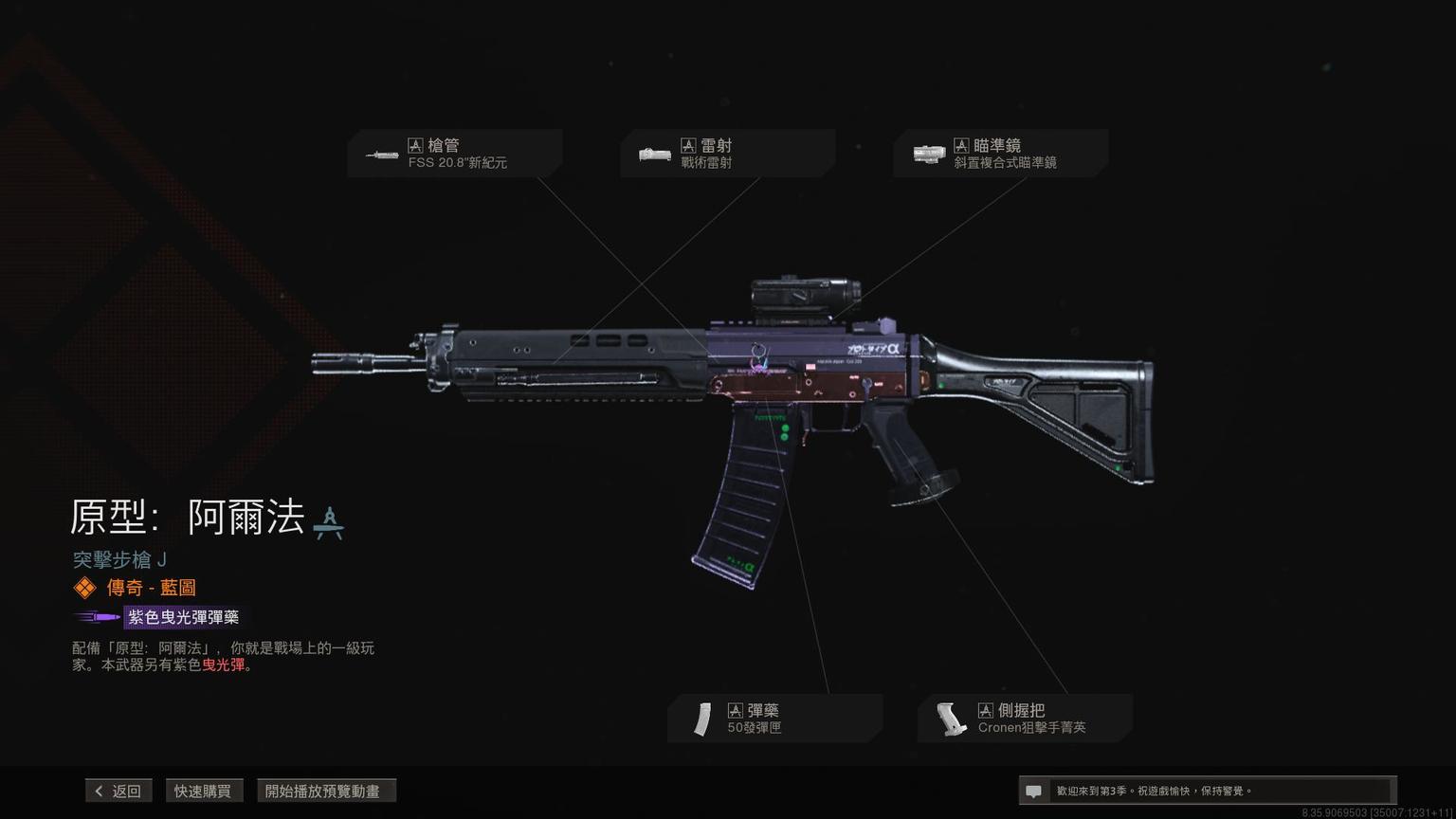Choose 快速購買 quick purchase
Viewport: 1456px width, 819px height.
(x=203, y=791)
